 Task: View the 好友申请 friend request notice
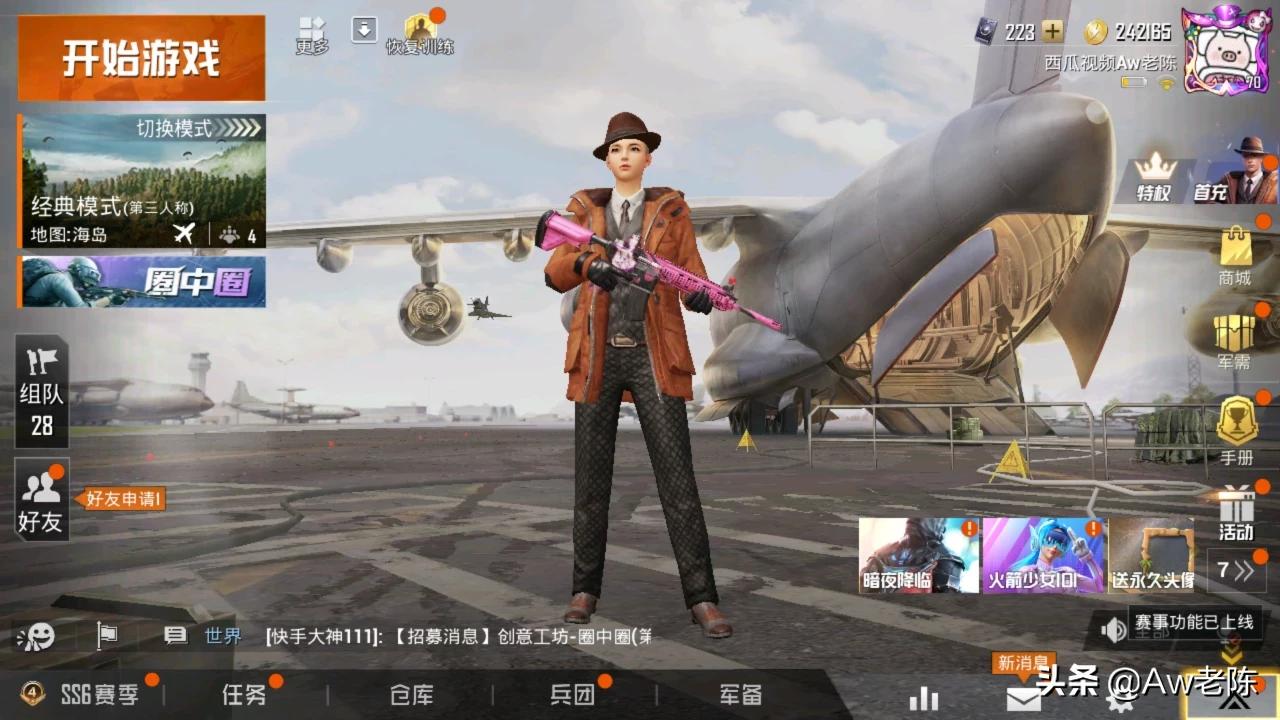tap(123, 499)
